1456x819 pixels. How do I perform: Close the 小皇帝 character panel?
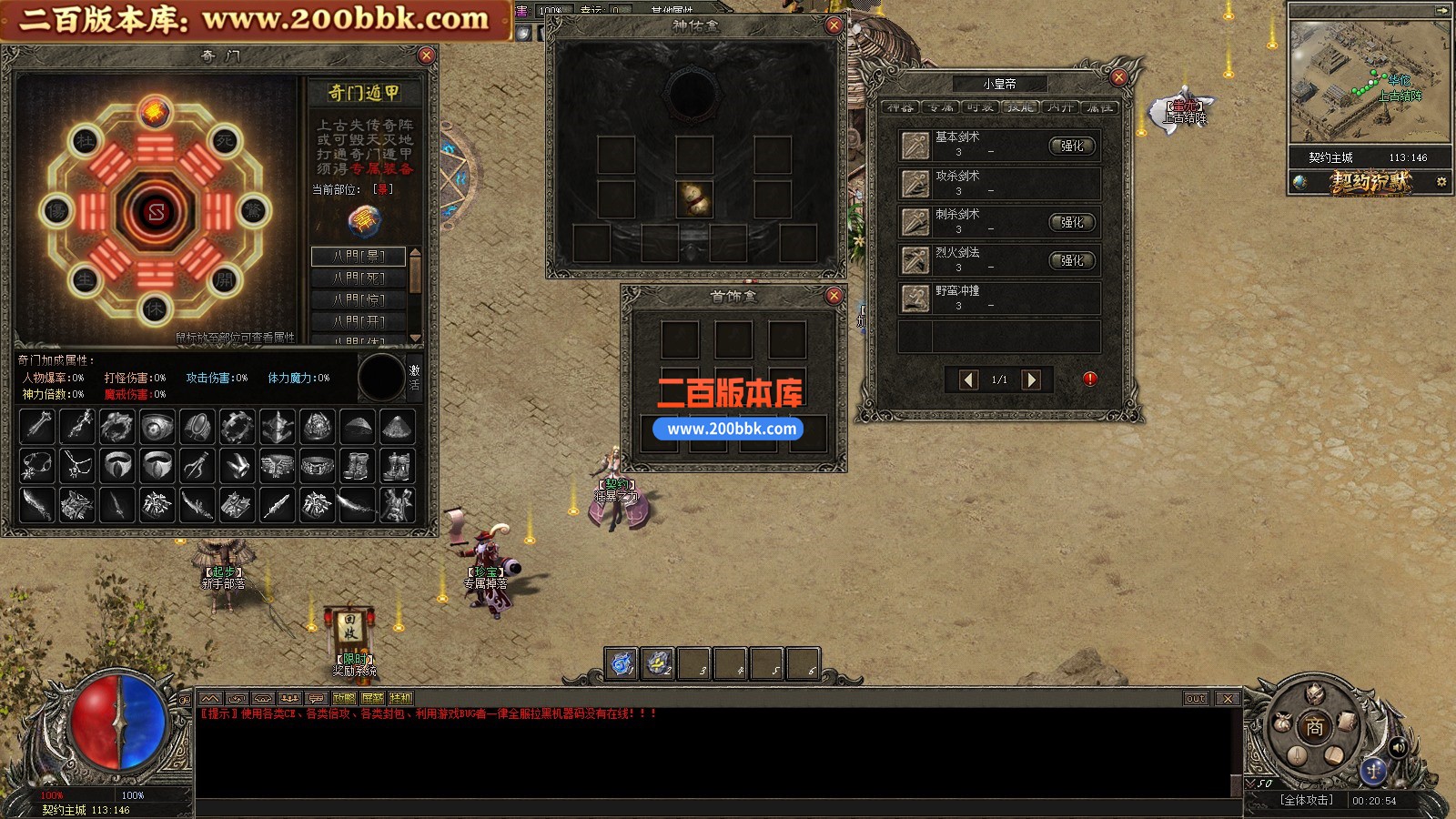(x=1119, y=77)
